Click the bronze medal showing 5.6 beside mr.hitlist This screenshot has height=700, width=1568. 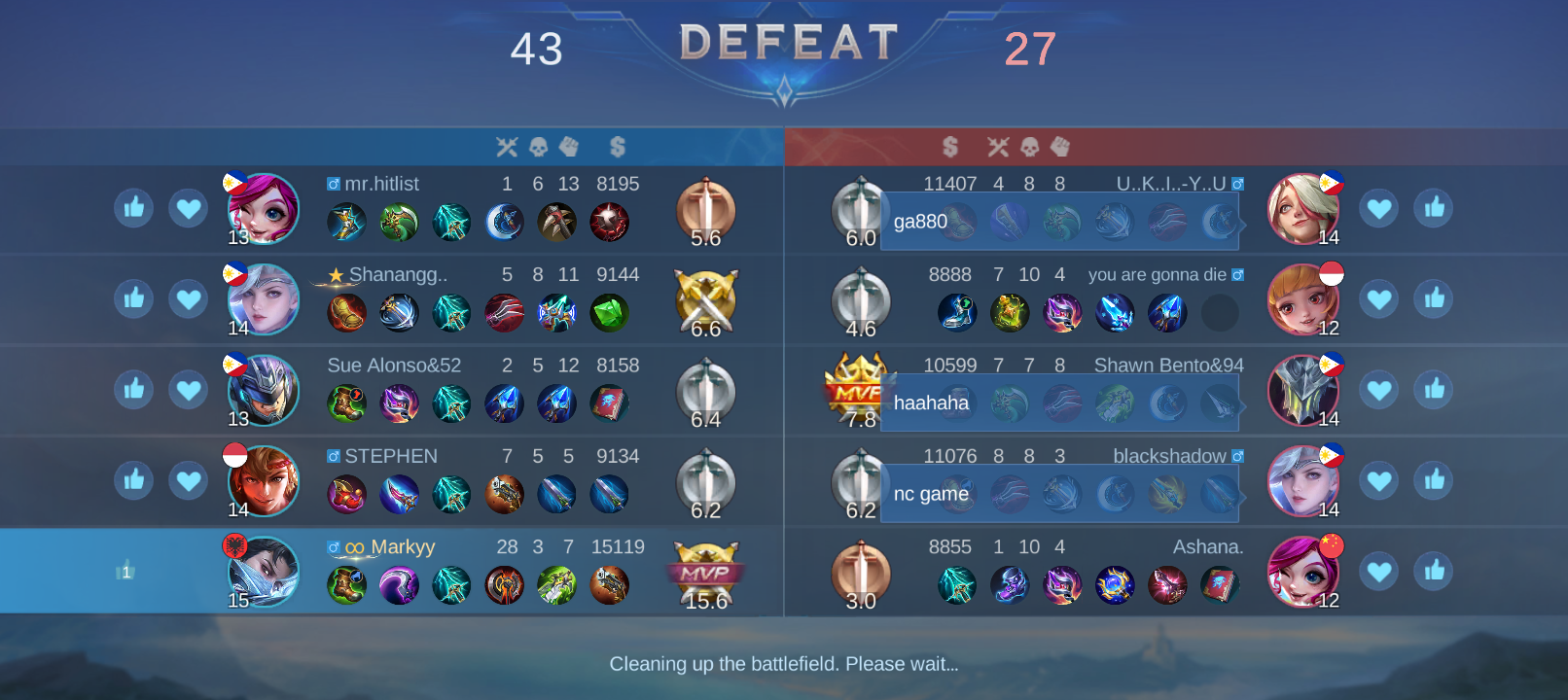click(x=705, y=208)
